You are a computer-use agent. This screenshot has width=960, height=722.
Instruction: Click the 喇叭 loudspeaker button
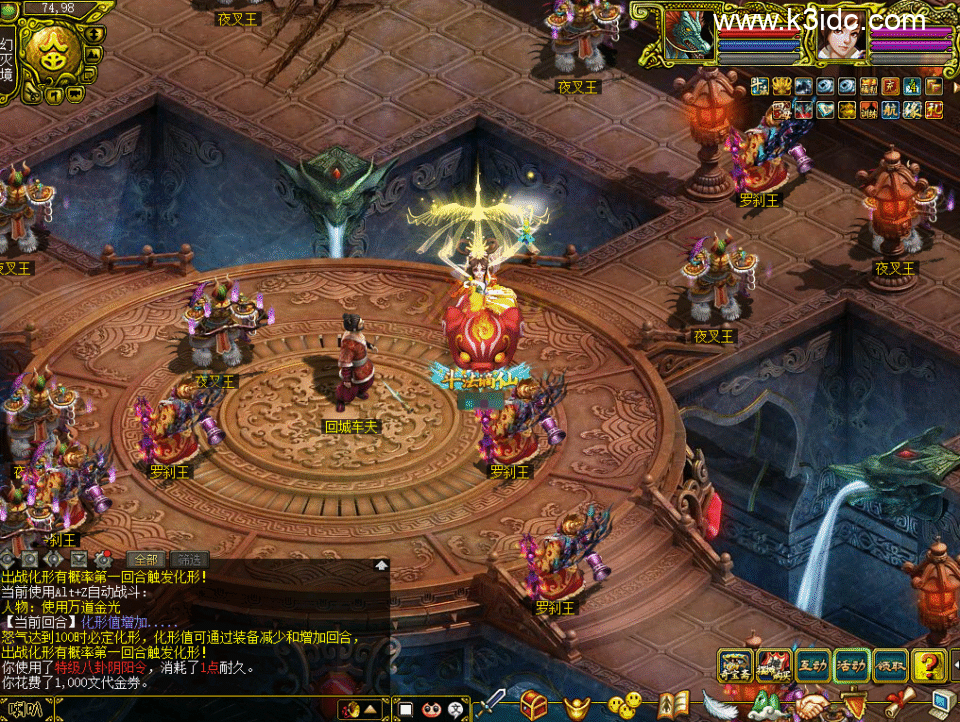[x=26, y=709]
